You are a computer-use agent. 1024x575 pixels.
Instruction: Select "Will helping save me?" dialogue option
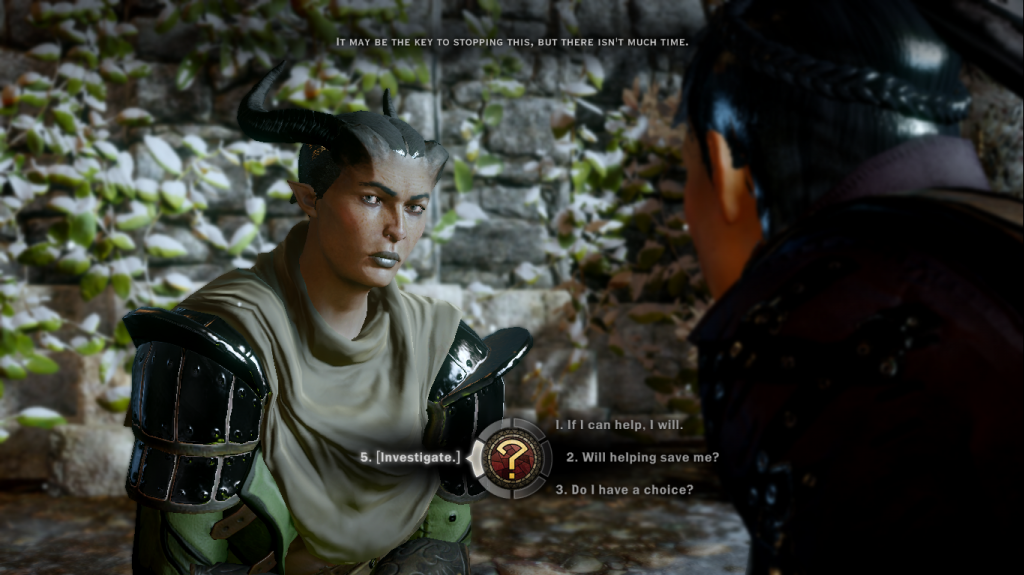(642, 457)
